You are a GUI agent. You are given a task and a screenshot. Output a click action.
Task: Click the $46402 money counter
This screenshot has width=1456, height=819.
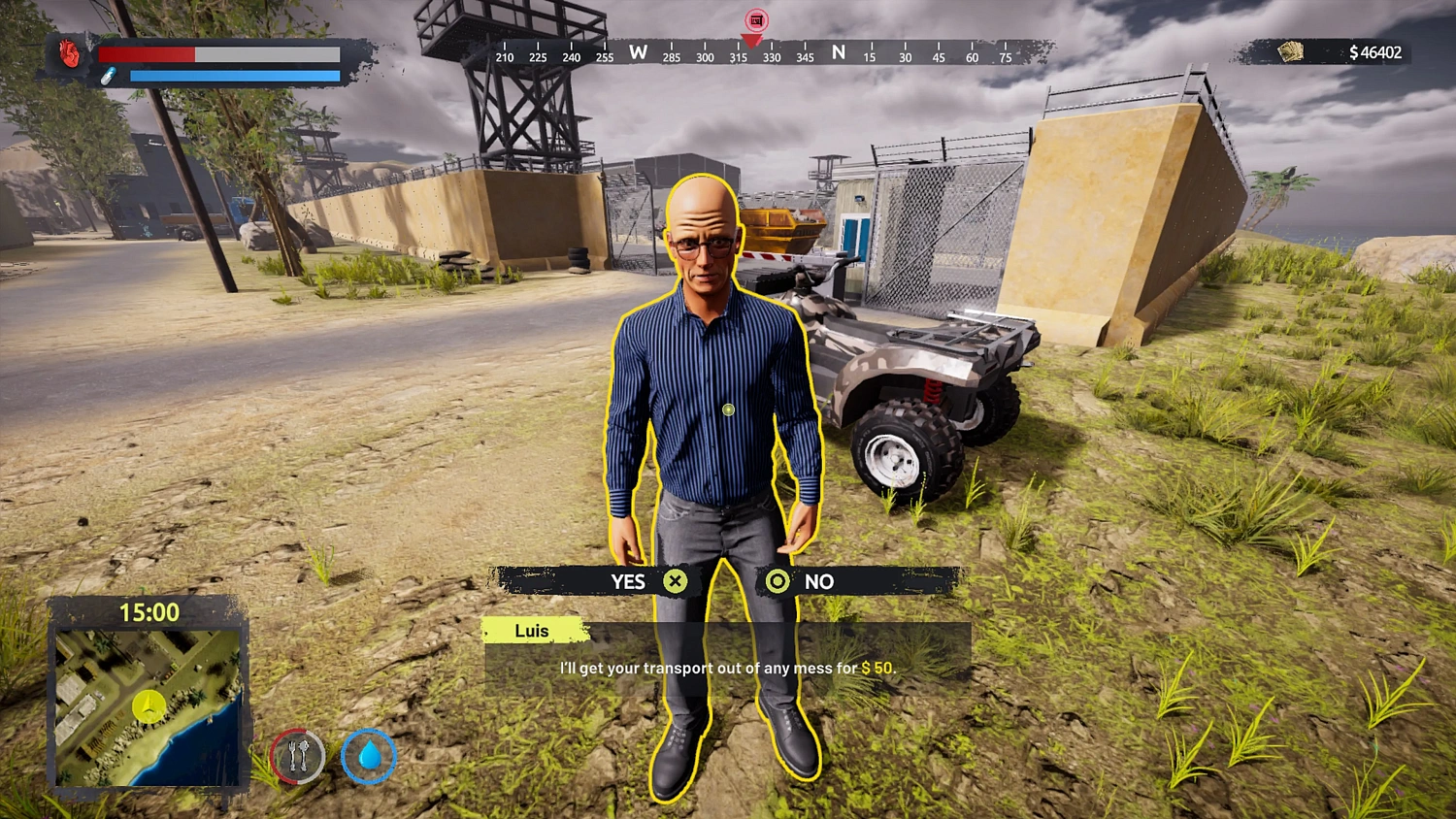[x=1375, y=53]
